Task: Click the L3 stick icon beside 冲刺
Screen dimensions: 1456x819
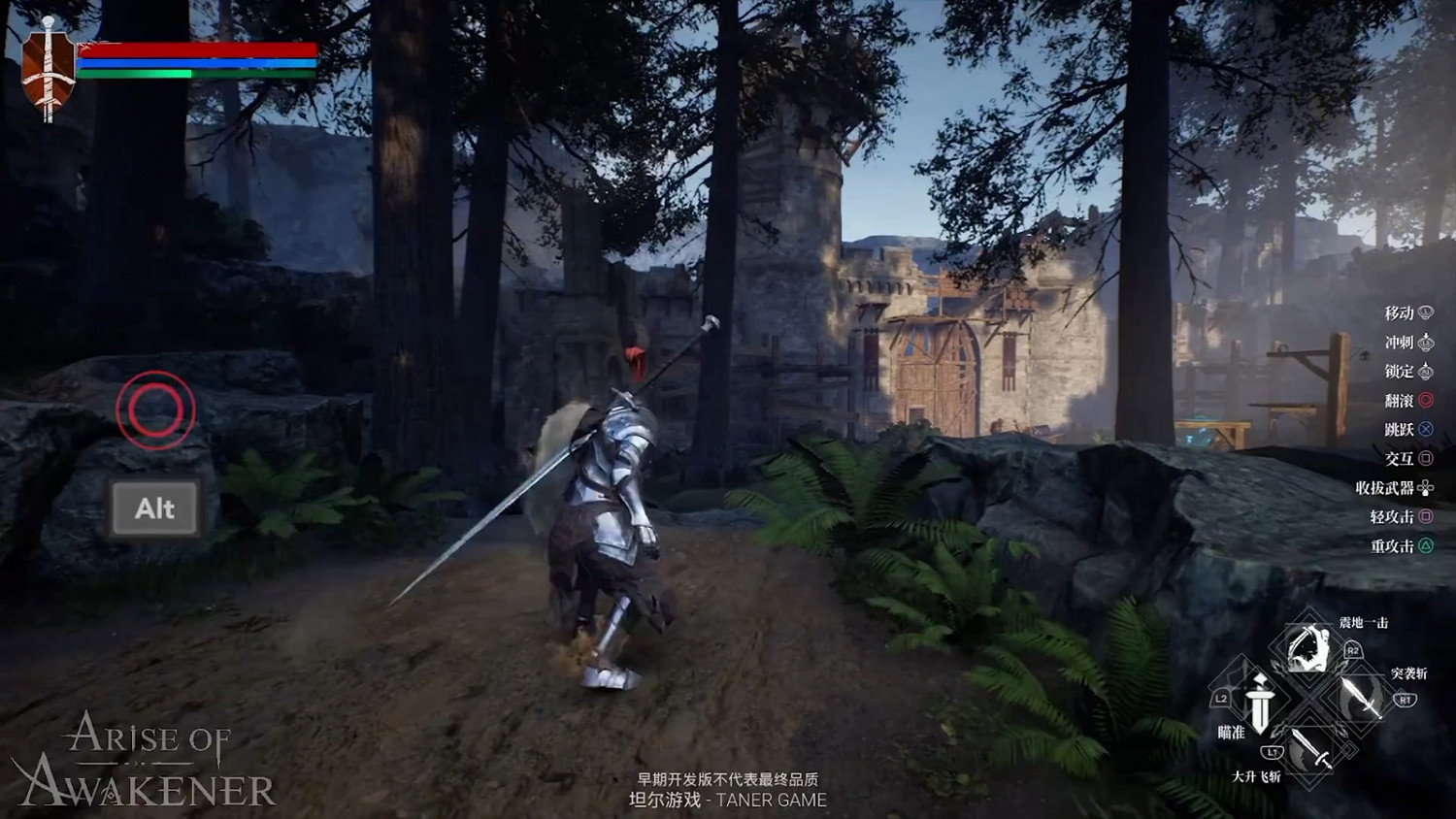Action: coord(1427,343)
